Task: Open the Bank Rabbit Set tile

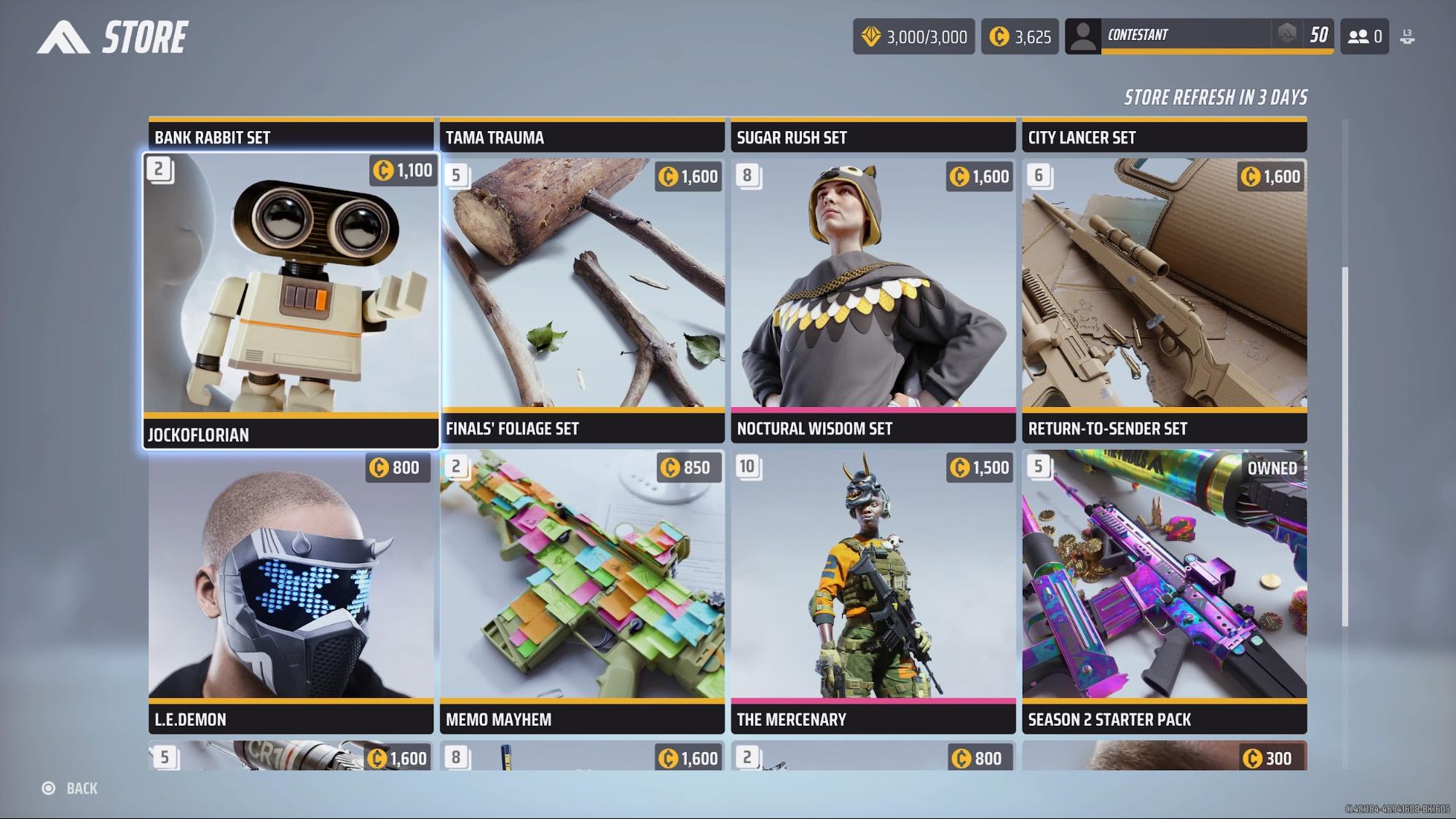Action: click(x=291, y=136)
